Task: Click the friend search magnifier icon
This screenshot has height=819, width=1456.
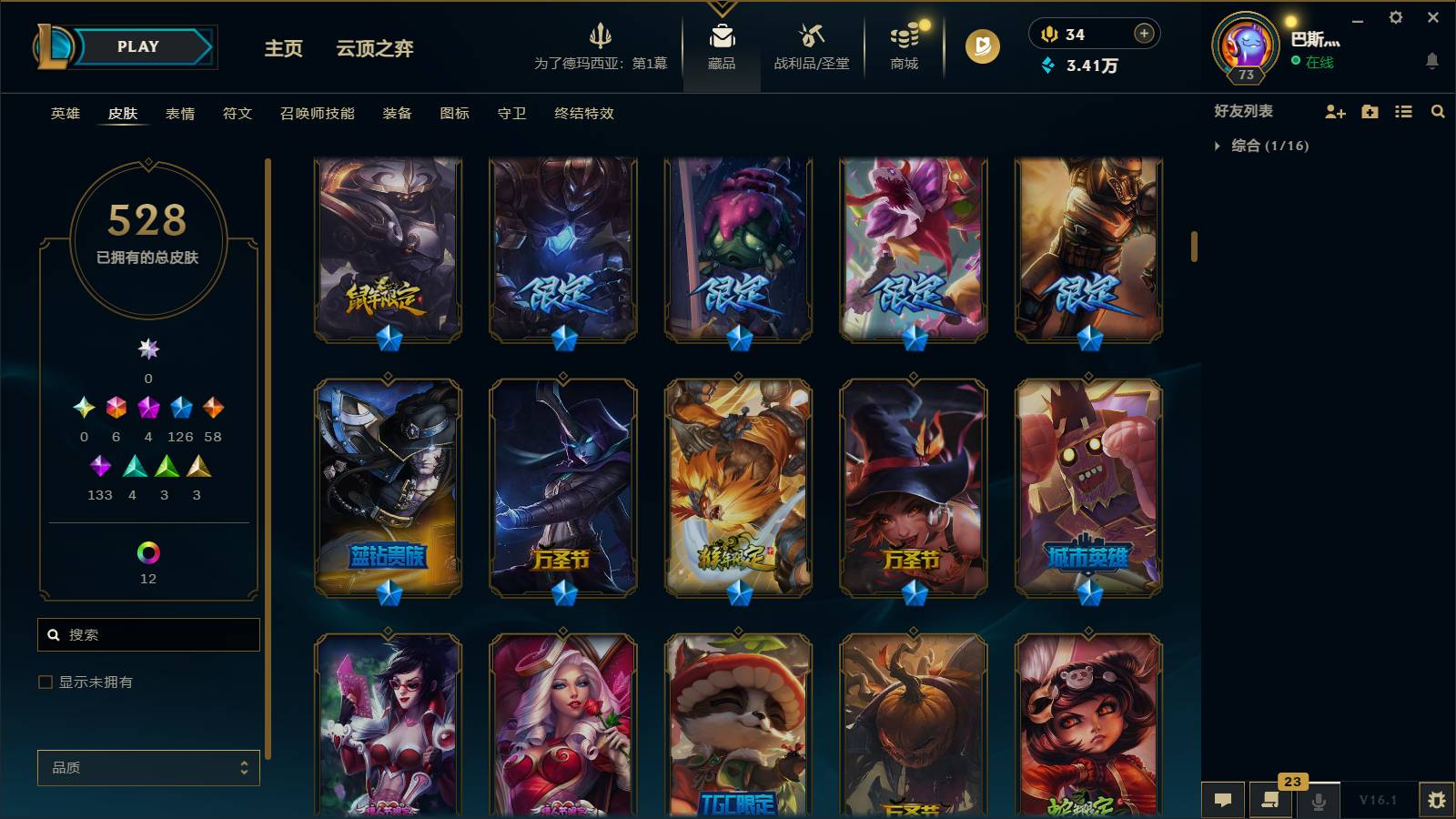Action: click(x=1438, y=112)
